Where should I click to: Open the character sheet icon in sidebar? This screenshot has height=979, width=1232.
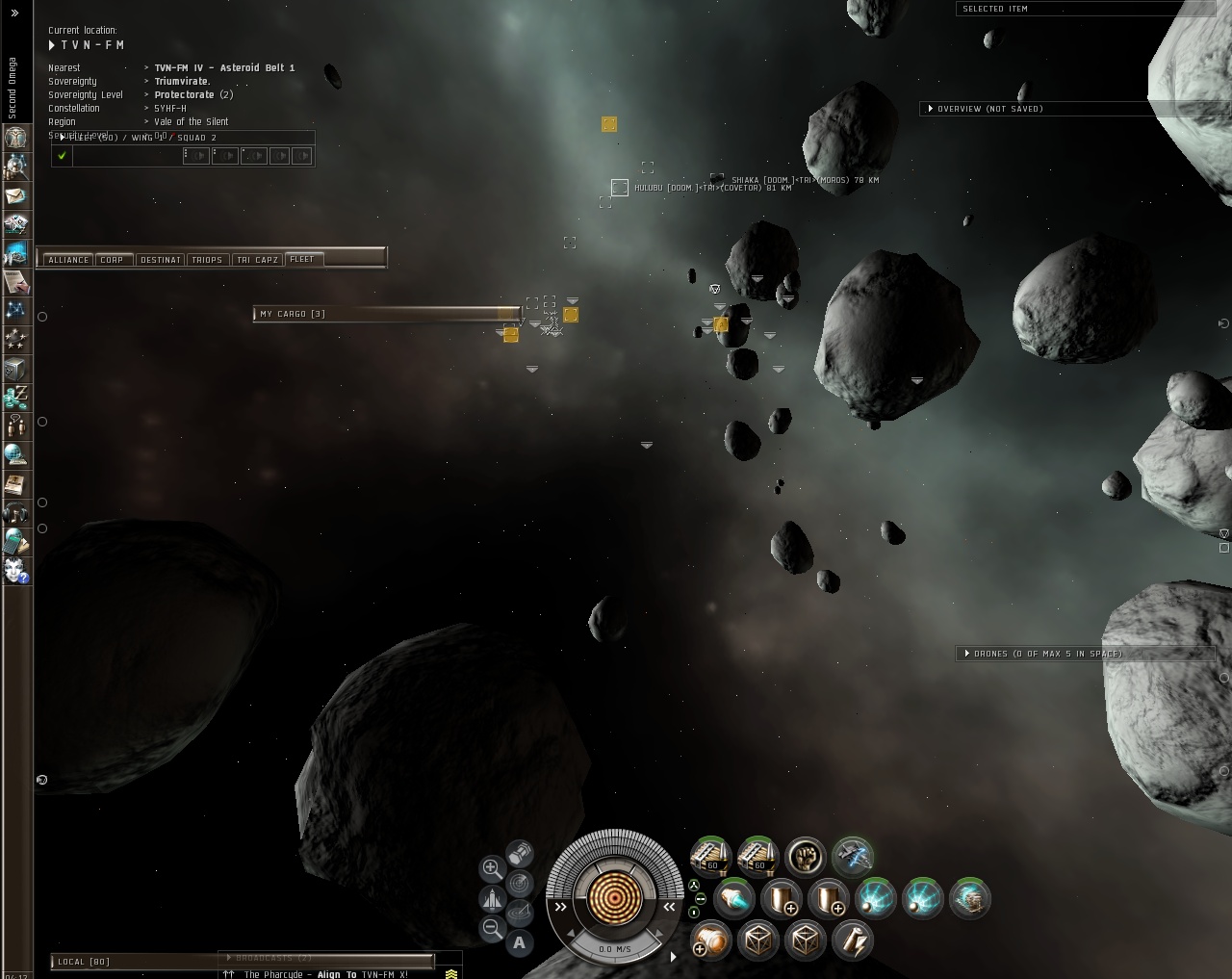16,138
